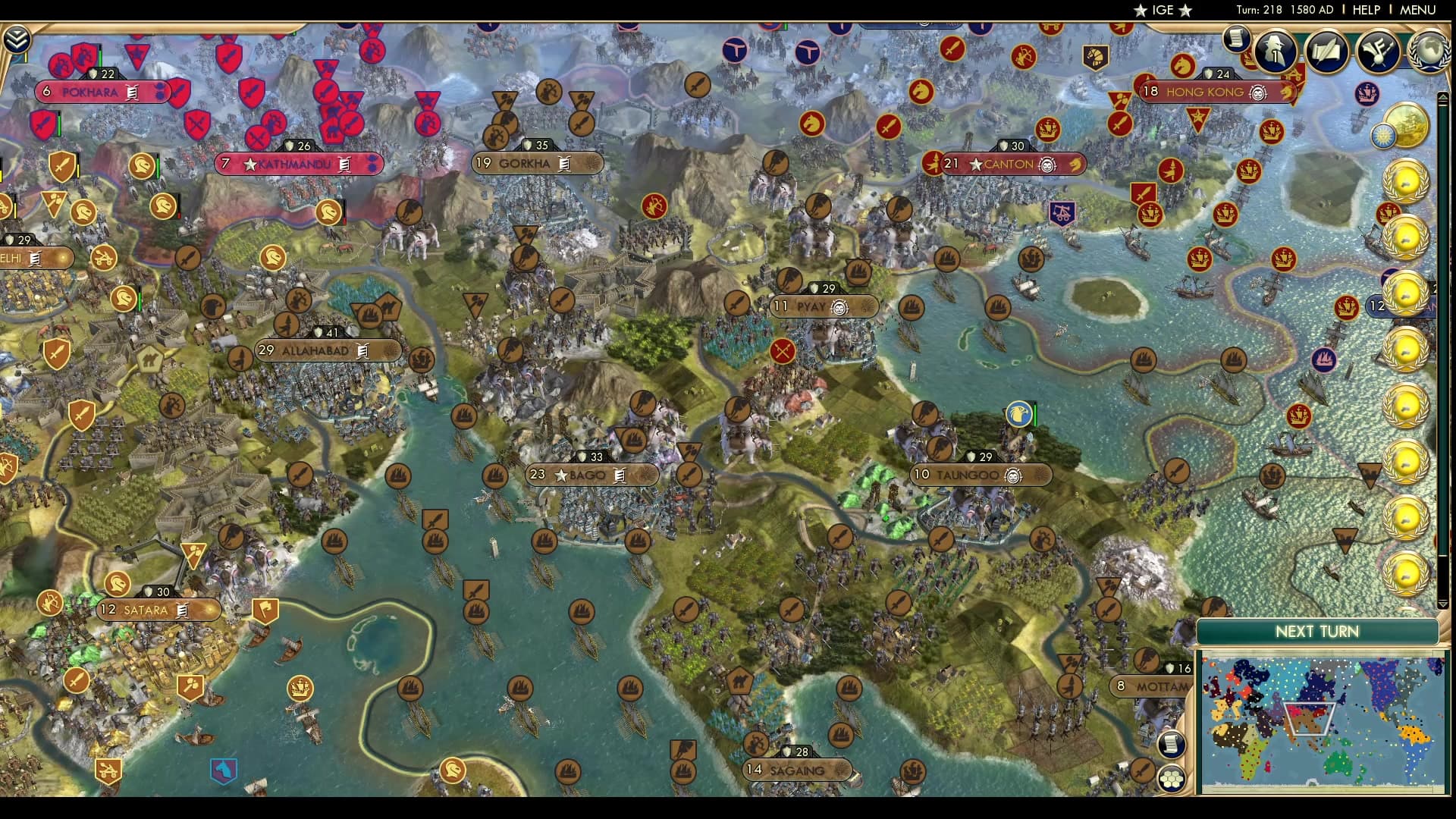
Task: Open the MENU item
Action: click(1417, 11)
